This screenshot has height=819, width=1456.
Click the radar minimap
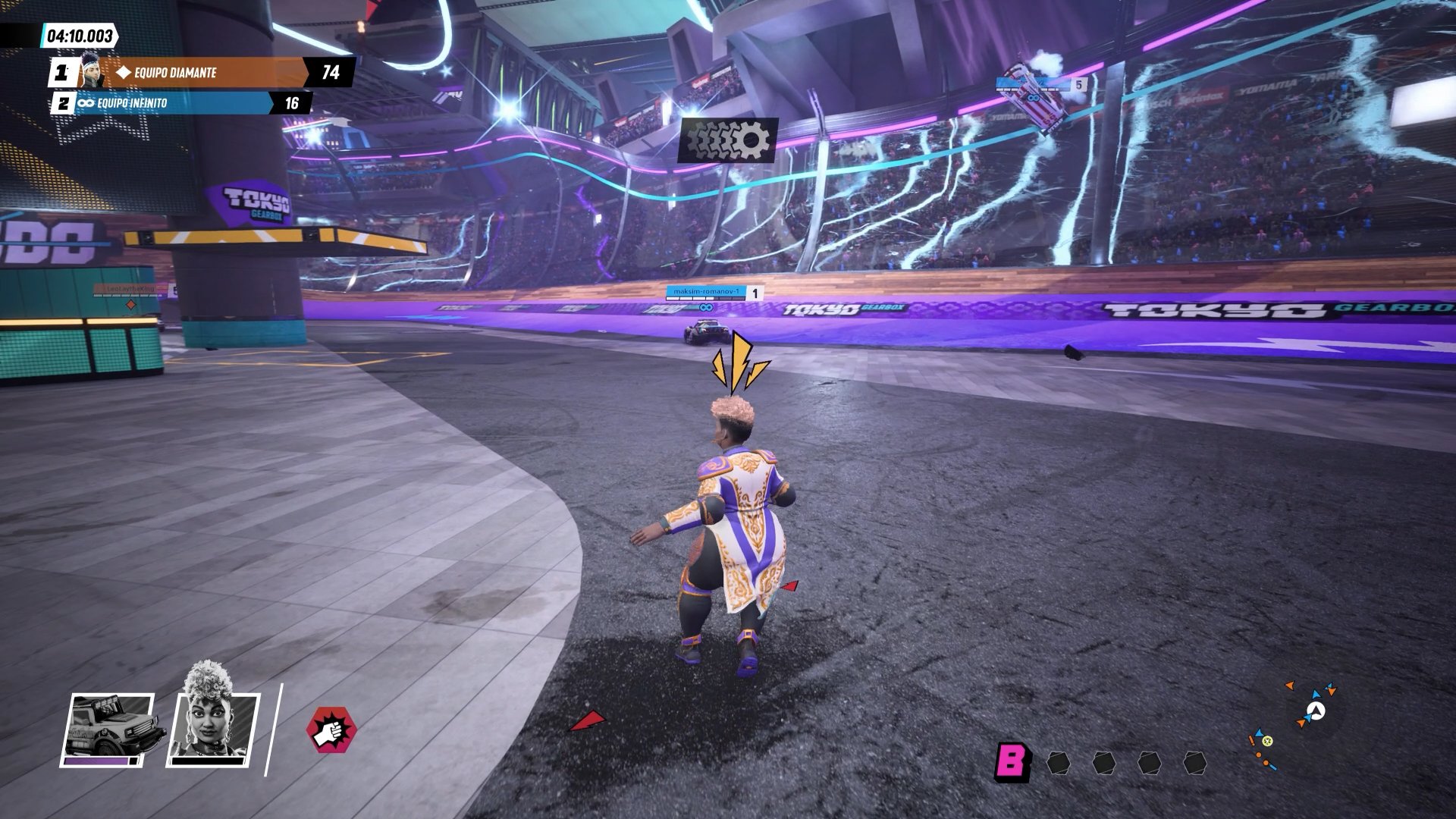(1294, 725)
